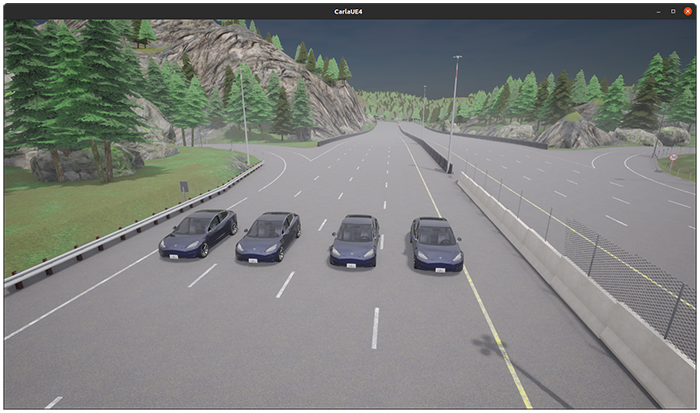700x413 pixels.
Task: Minimize the CarlaUE4 window
Action: (x=659, y=10)
